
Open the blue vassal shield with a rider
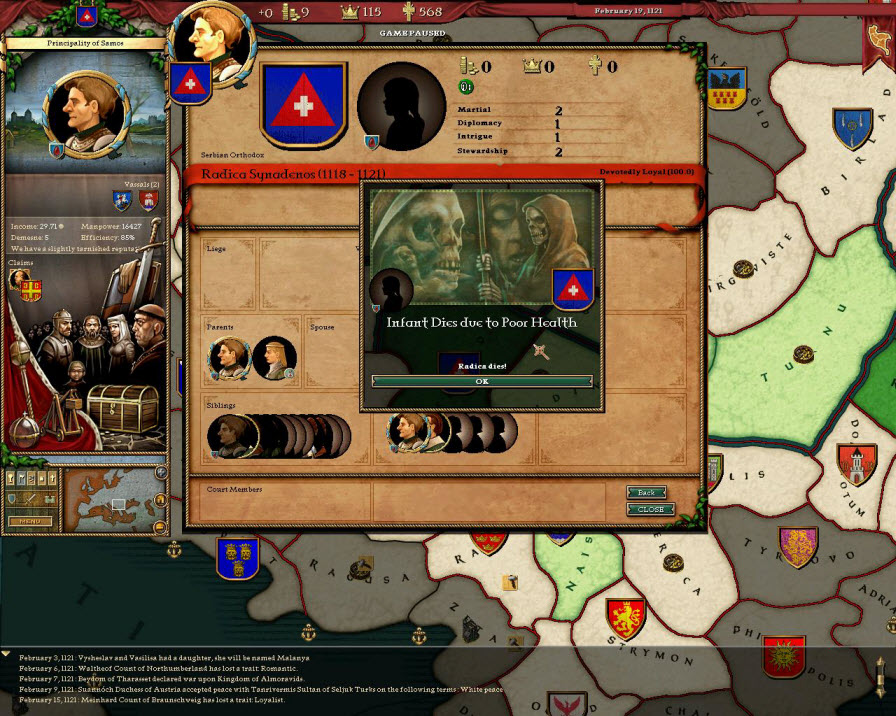point(123,201)
